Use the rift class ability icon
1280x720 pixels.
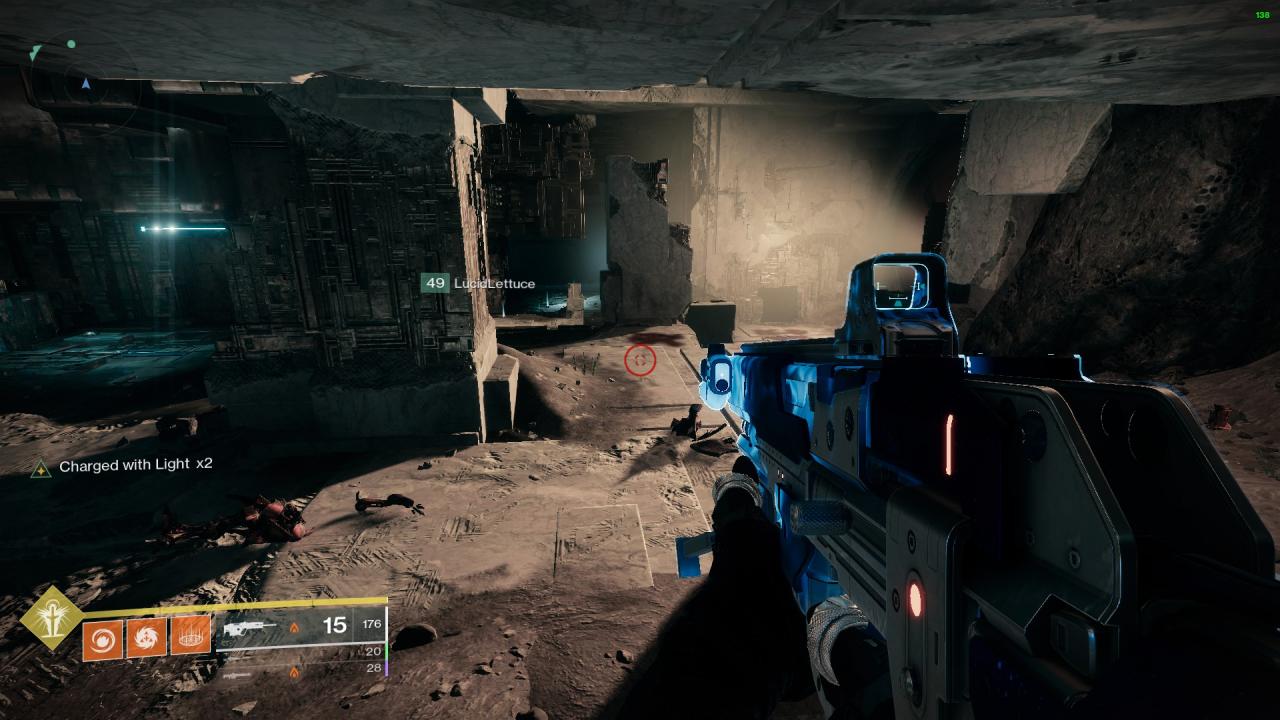pyautogui.click(x=190, y=637)
